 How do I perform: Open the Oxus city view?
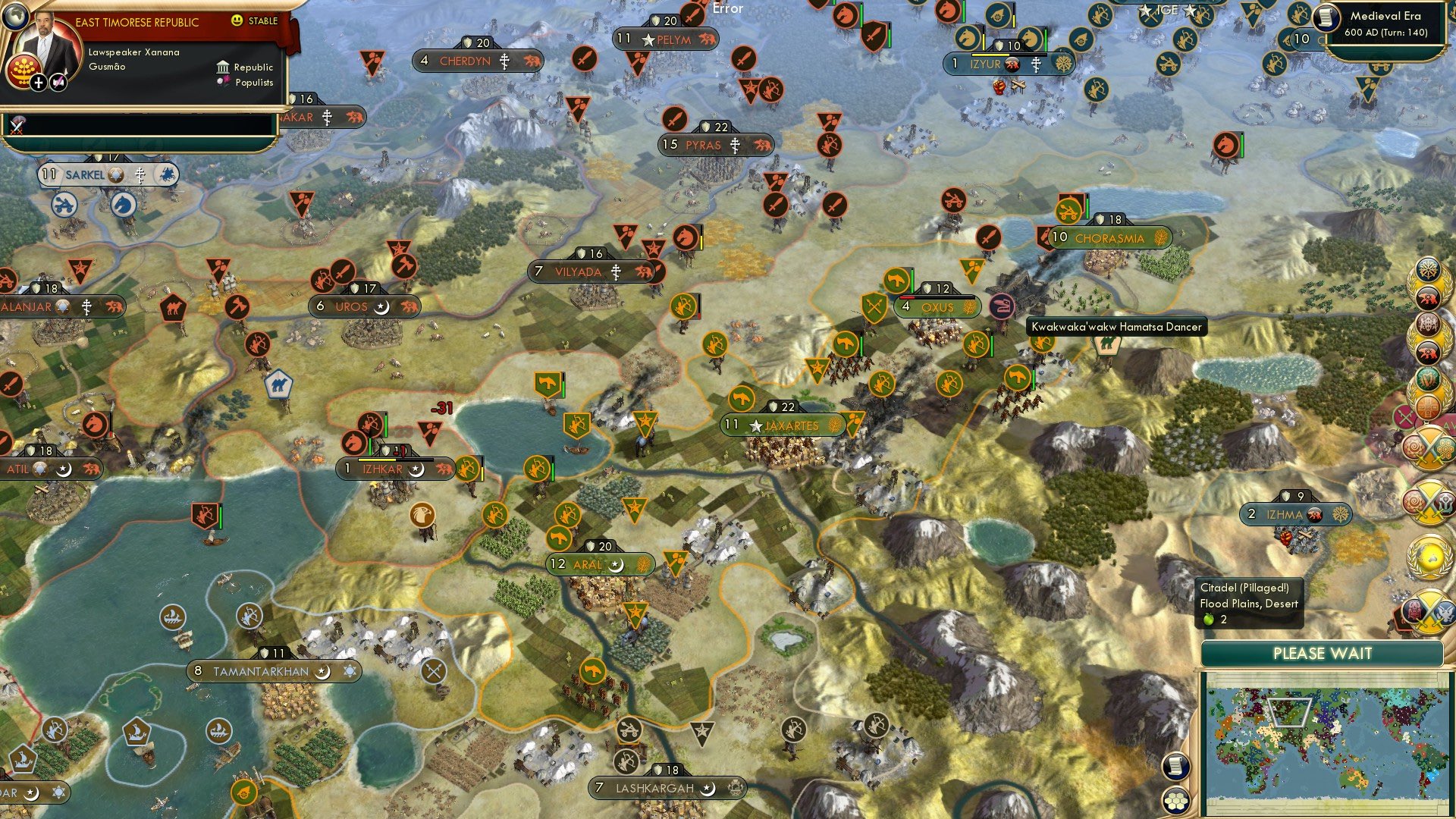pyautogui.click(x=938, y=307)
